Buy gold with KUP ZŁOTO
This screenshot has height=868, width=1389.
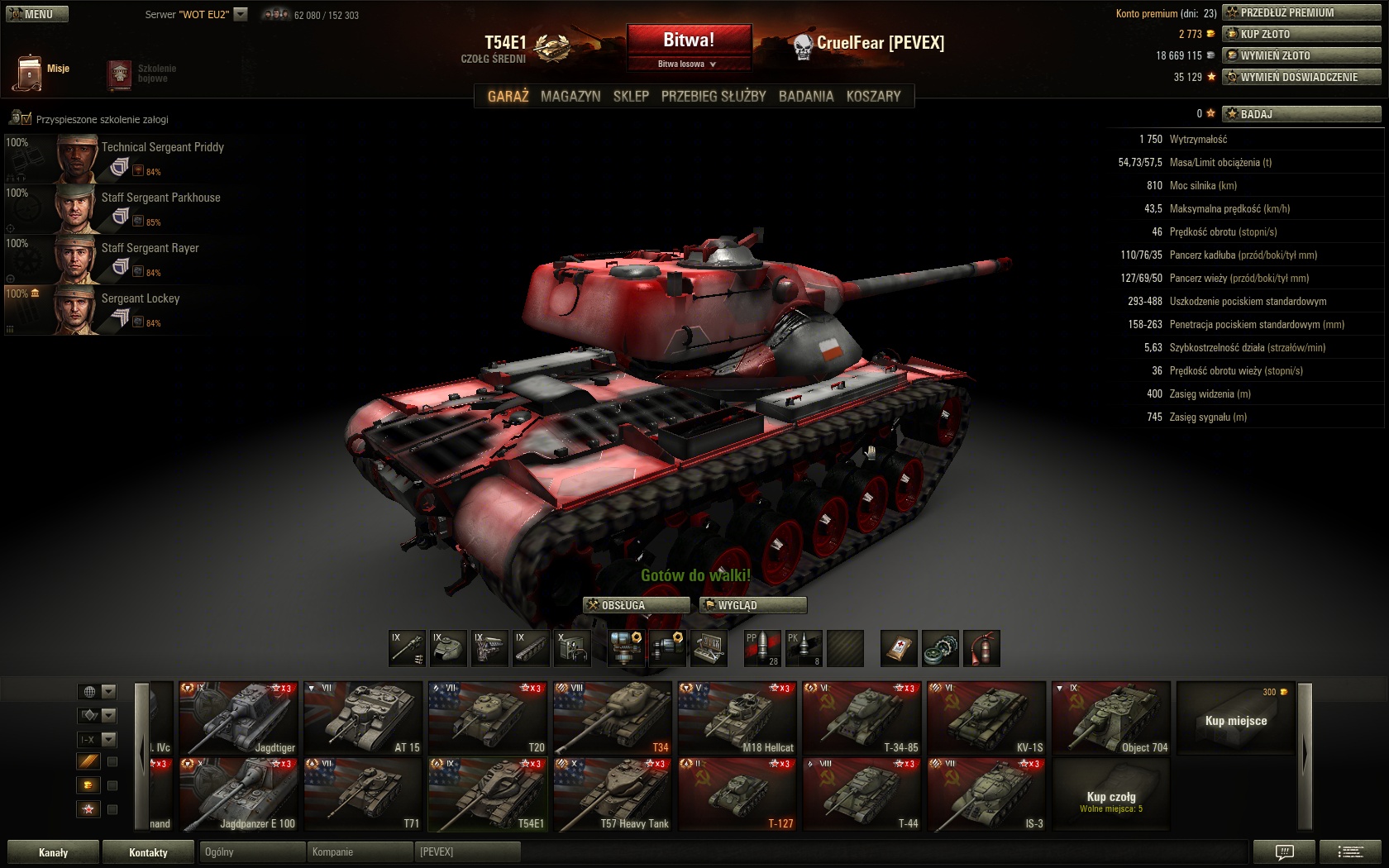pos(1301,34)
